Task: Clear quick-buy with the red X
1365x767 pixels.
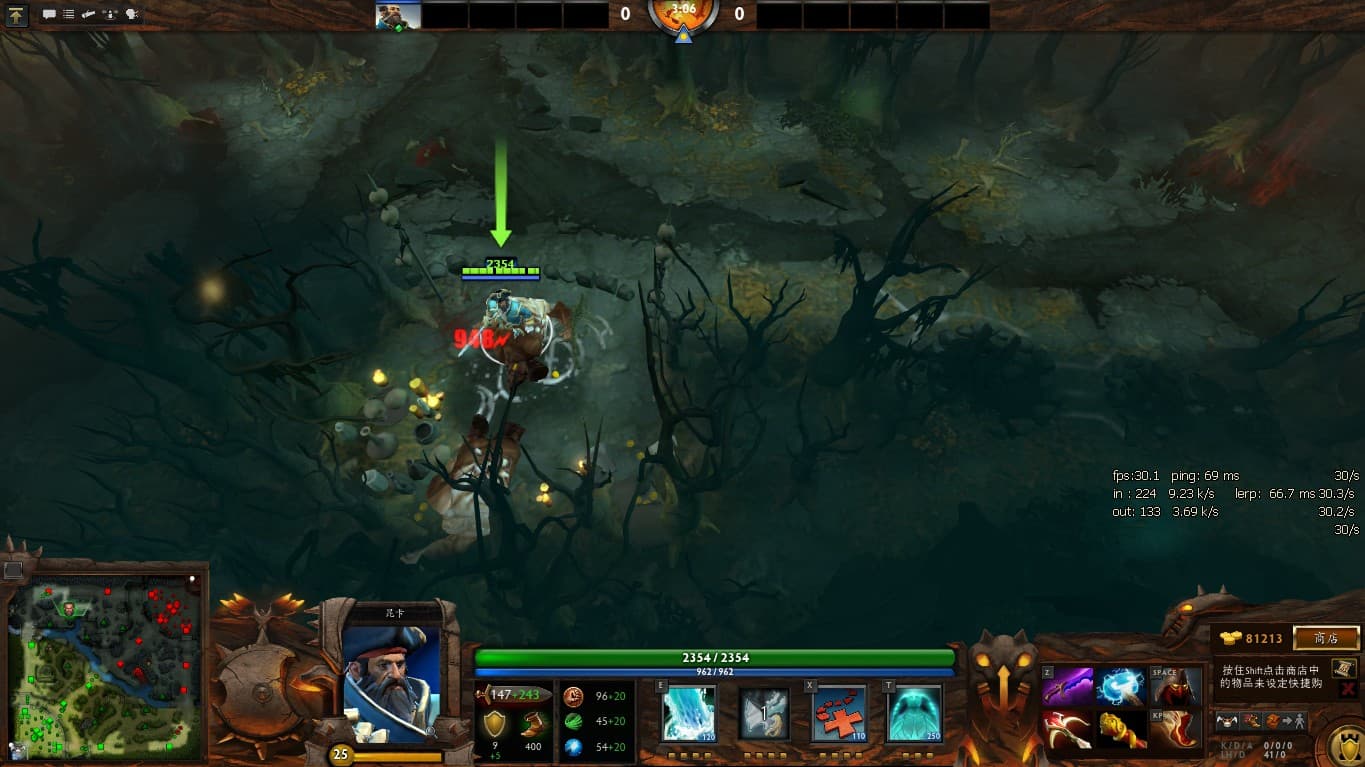Action: tap(1347, 689)
